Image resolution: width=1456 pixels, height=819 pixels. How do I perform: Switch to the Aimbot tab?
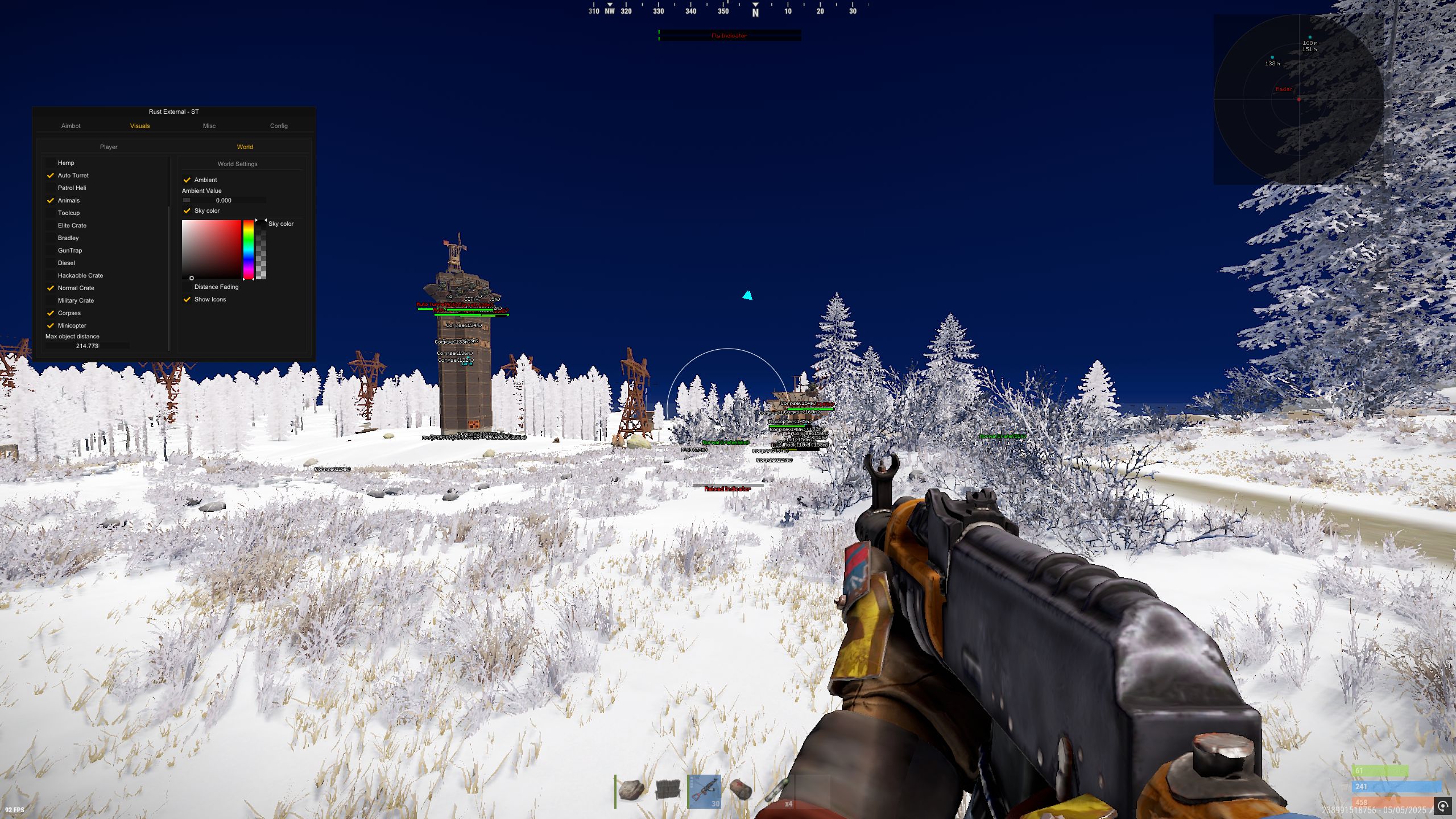pos(71,126)
